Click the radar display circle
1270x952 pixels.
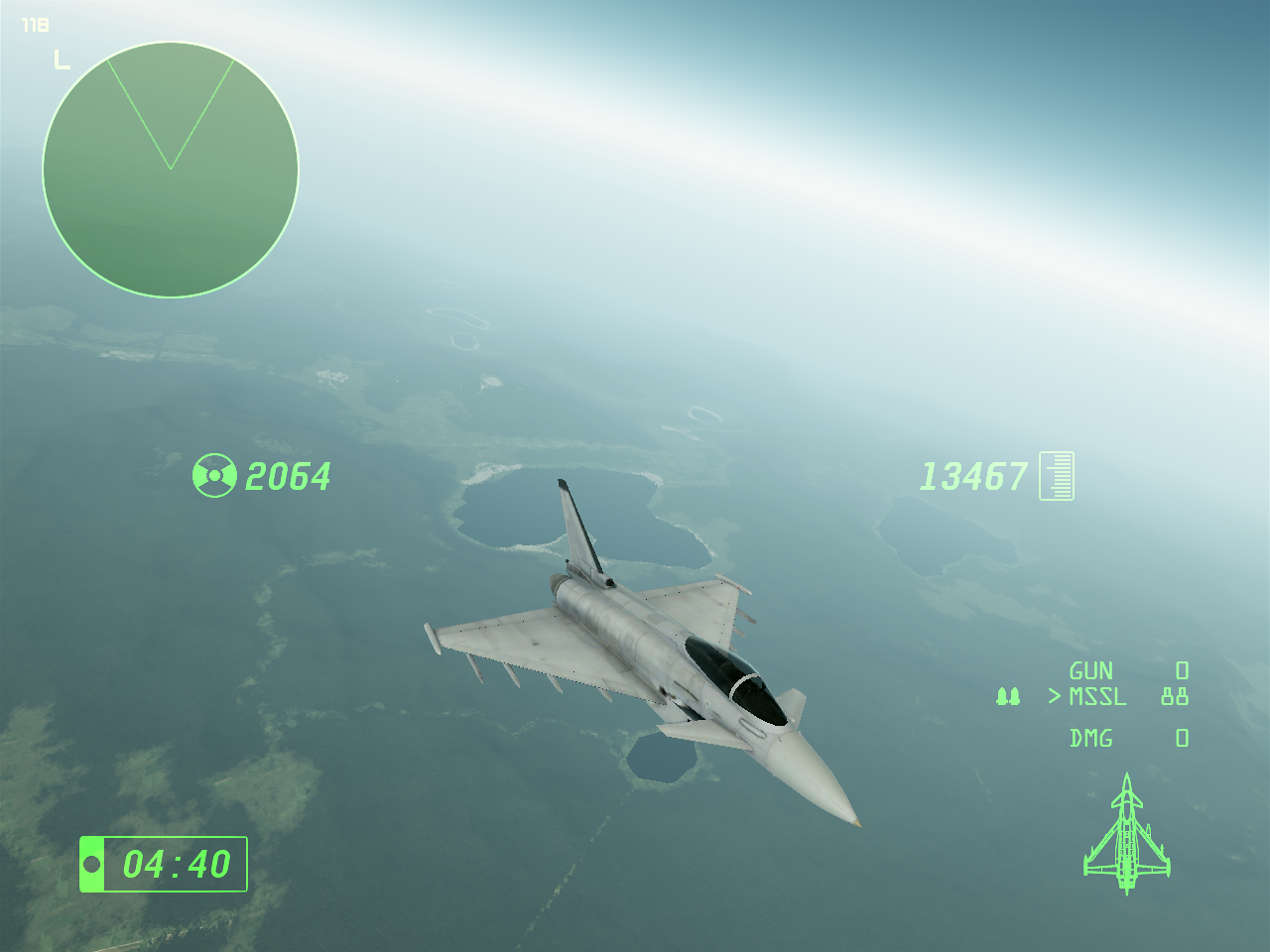[x=170, y=170]
